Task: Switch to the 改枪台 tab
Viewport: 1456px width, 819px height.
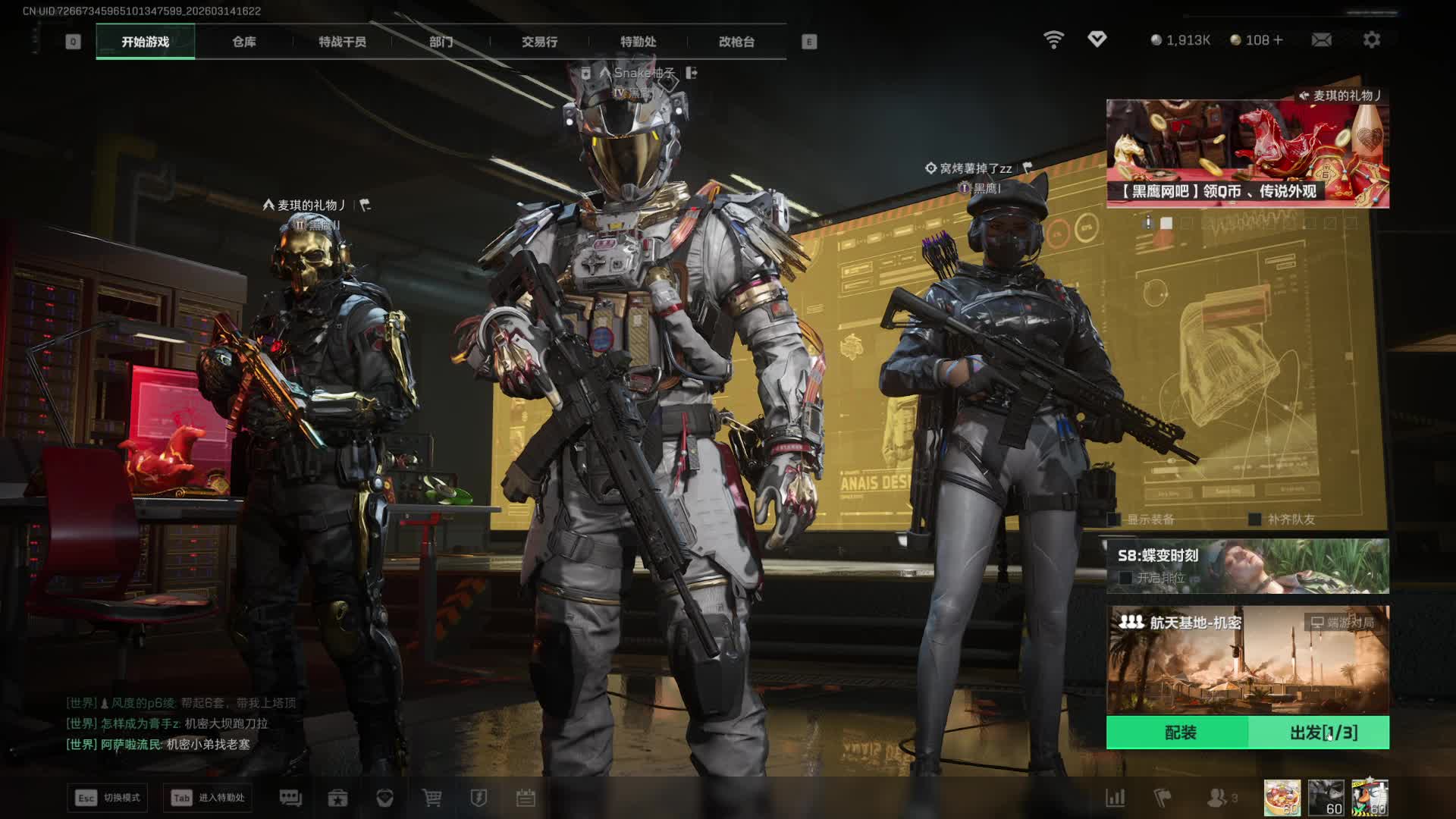Action: tap(736, 42)
